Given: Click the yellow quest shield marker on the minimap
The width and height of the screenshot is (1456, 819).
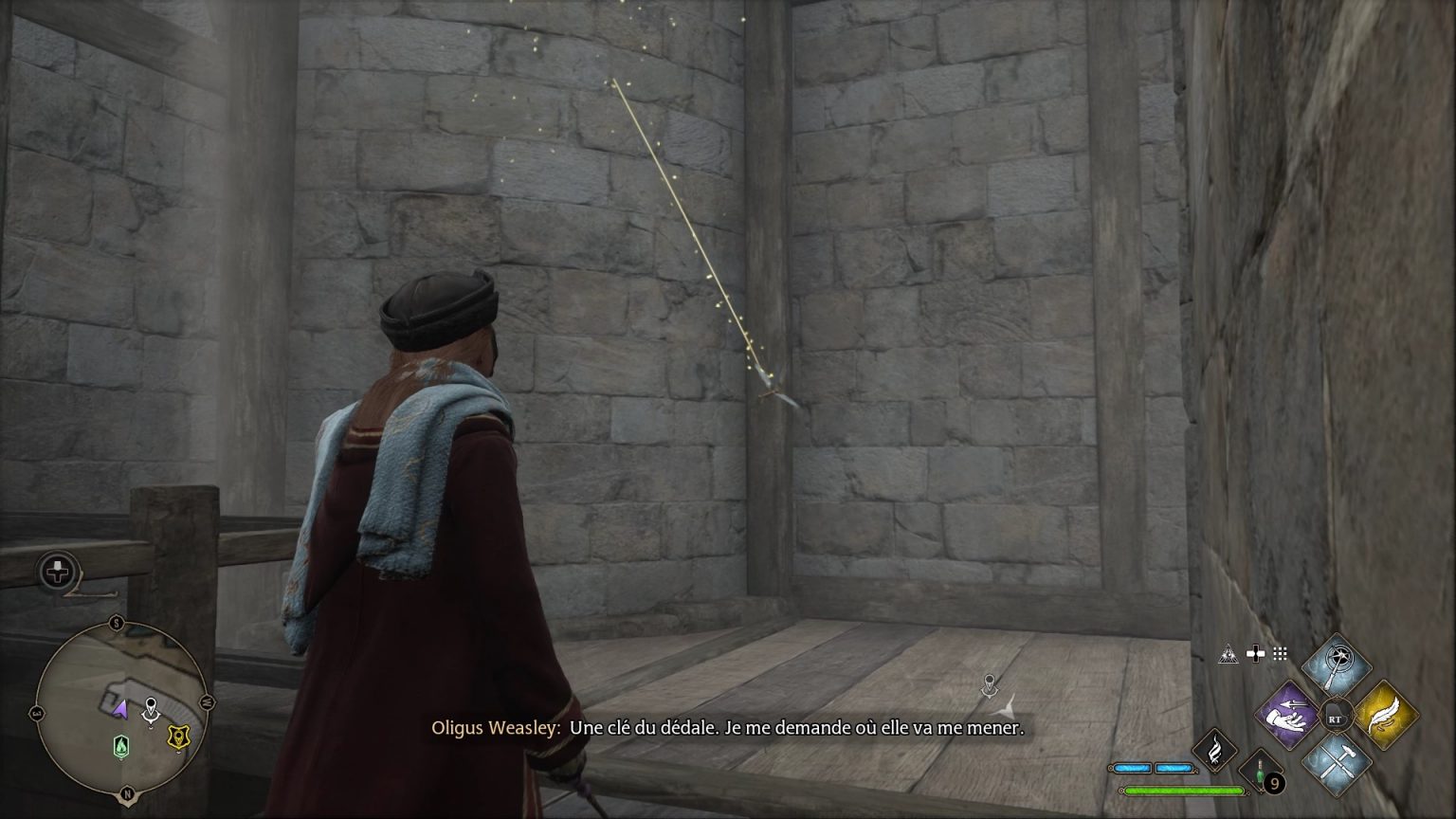Looking at the screenshot, I should (x=179, y=737).
